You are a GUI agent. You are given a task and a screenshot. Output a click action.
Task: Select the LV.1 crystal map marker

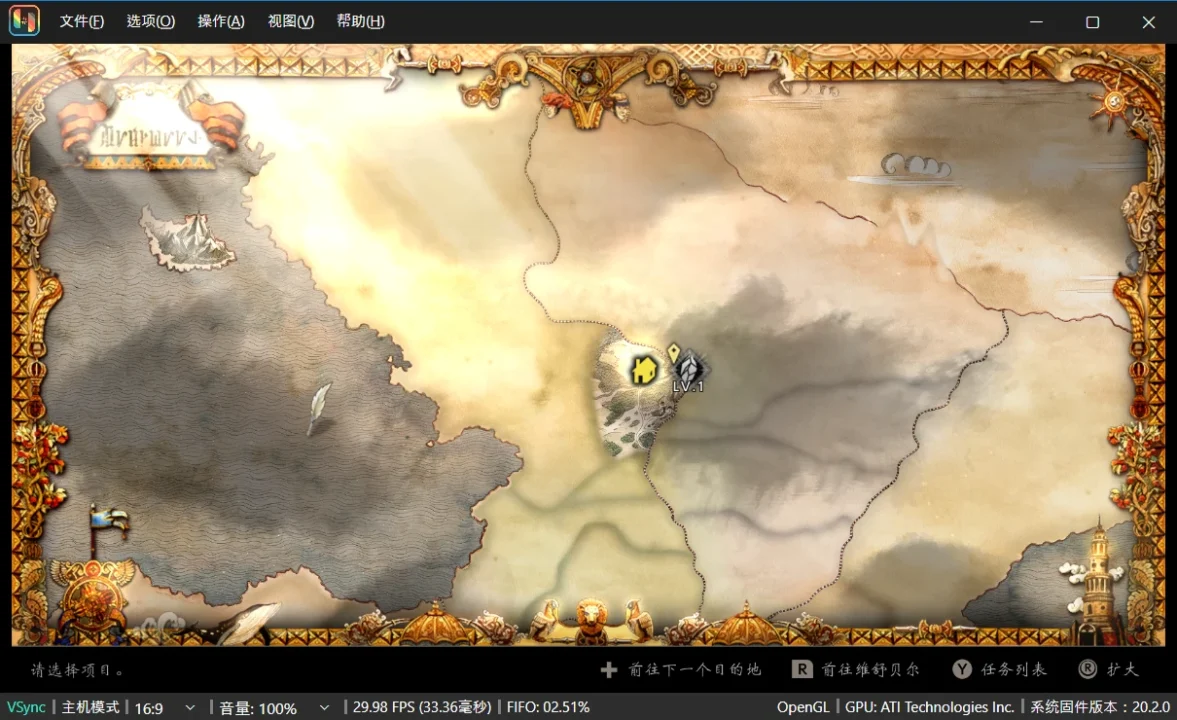(x=689, y=370)
